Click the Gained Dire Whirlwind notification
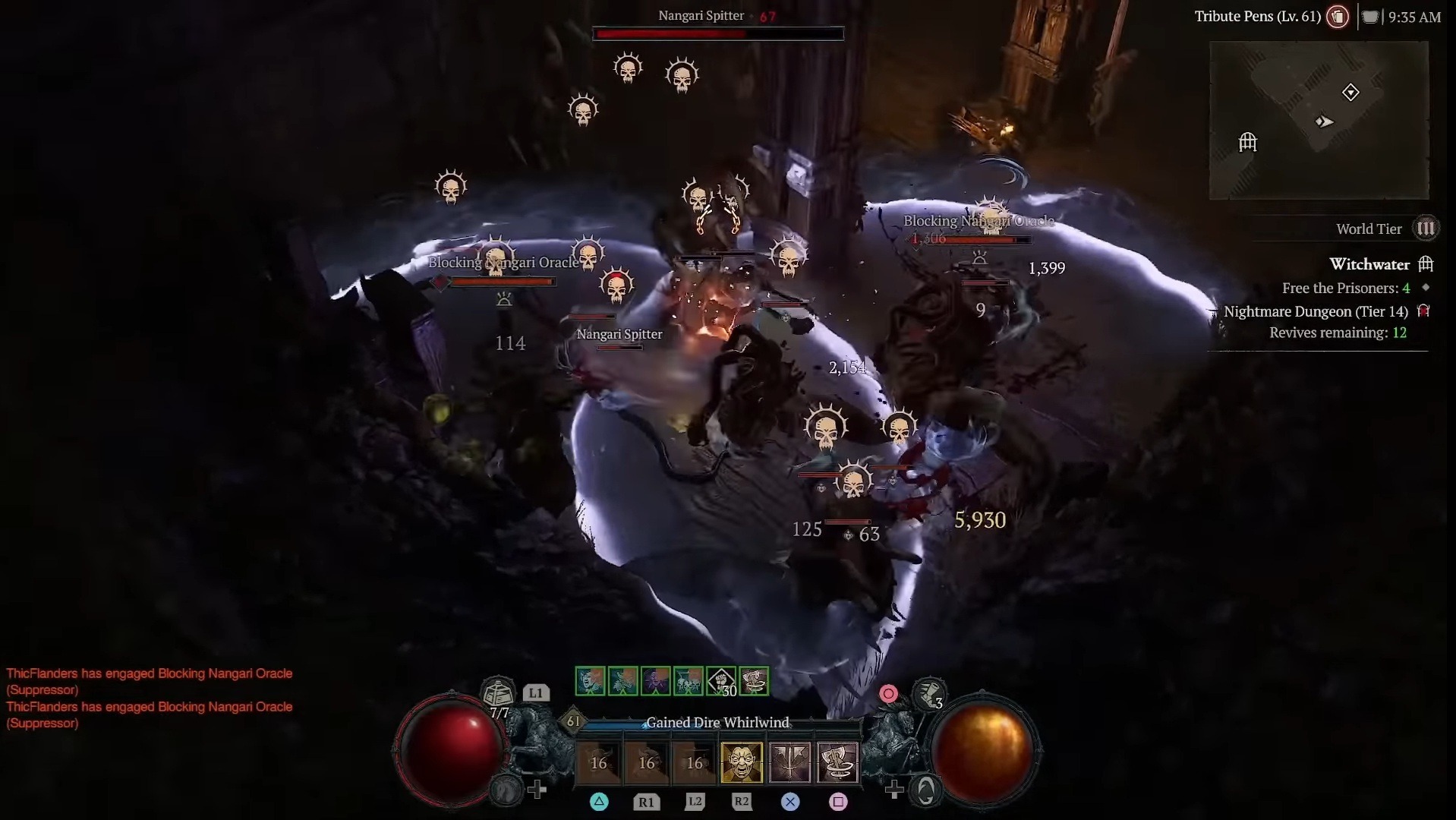Viewport: 1456px width, 820px height. [x=718, y=722]
